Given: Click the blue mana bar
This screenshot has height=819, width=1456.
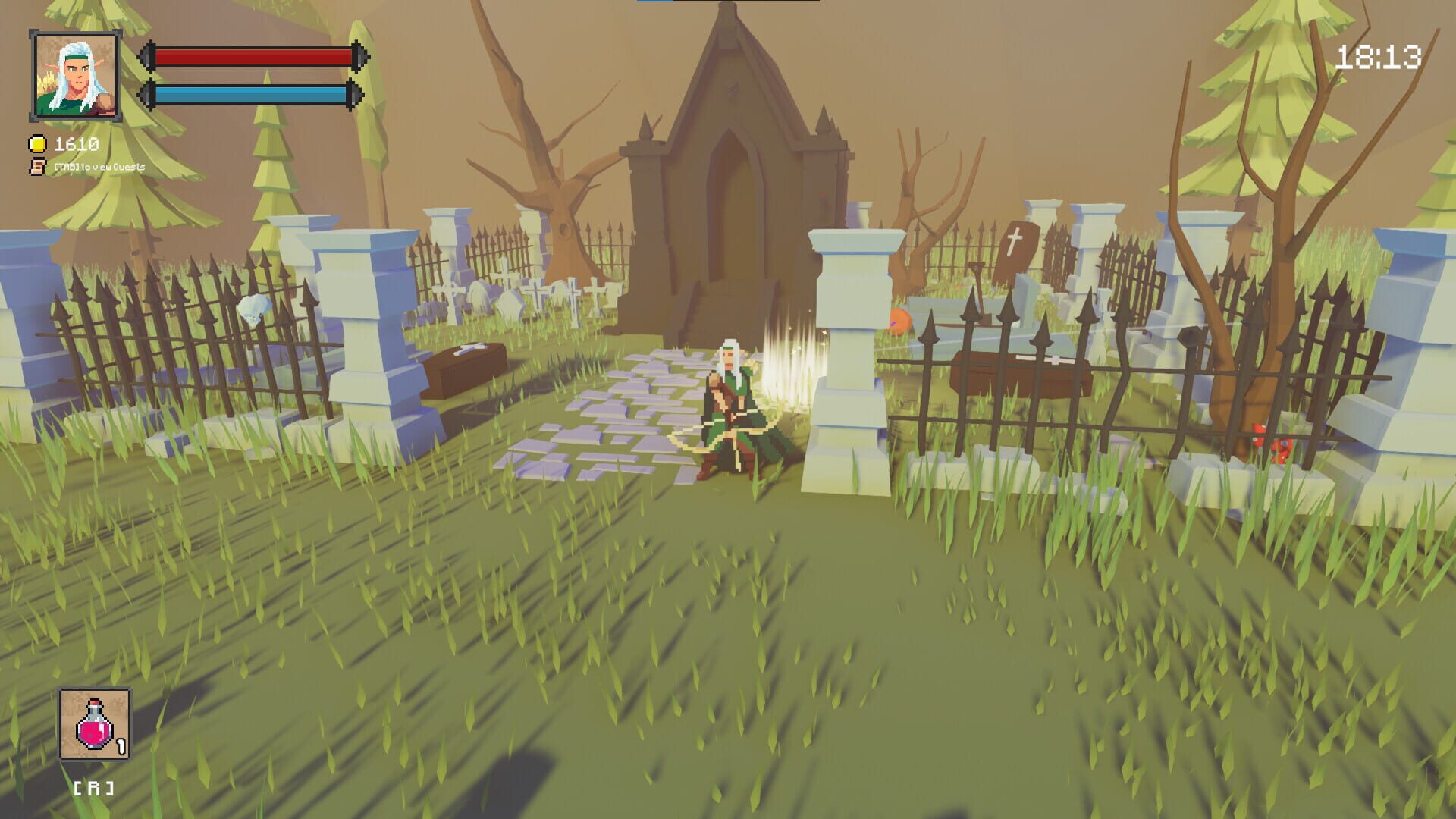Looking at the screenshot, I should (250, 96).
